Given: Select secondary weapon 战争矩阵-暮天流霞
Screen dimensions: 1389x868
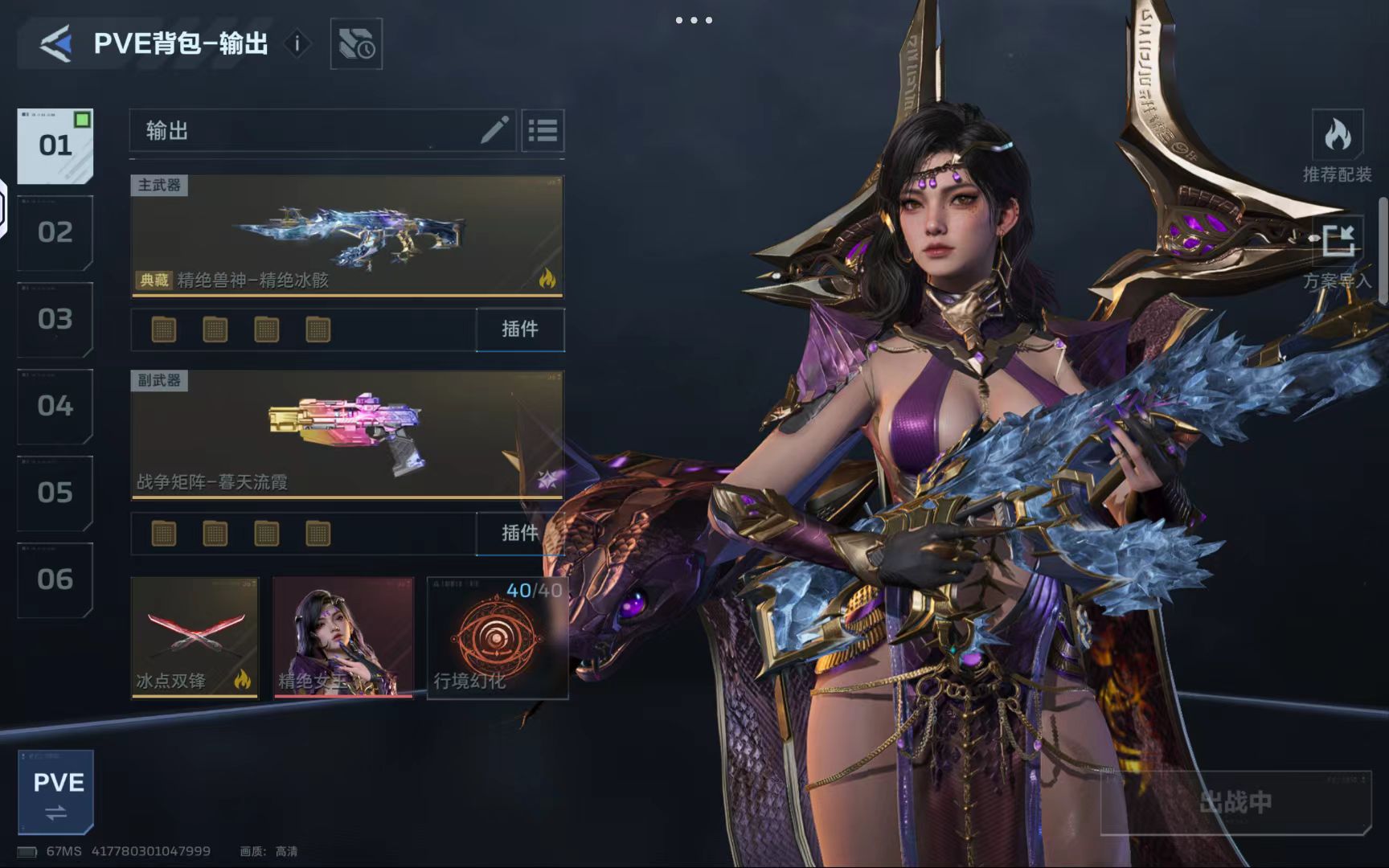Looking at the screenshot, I should (x=346, y=435).
